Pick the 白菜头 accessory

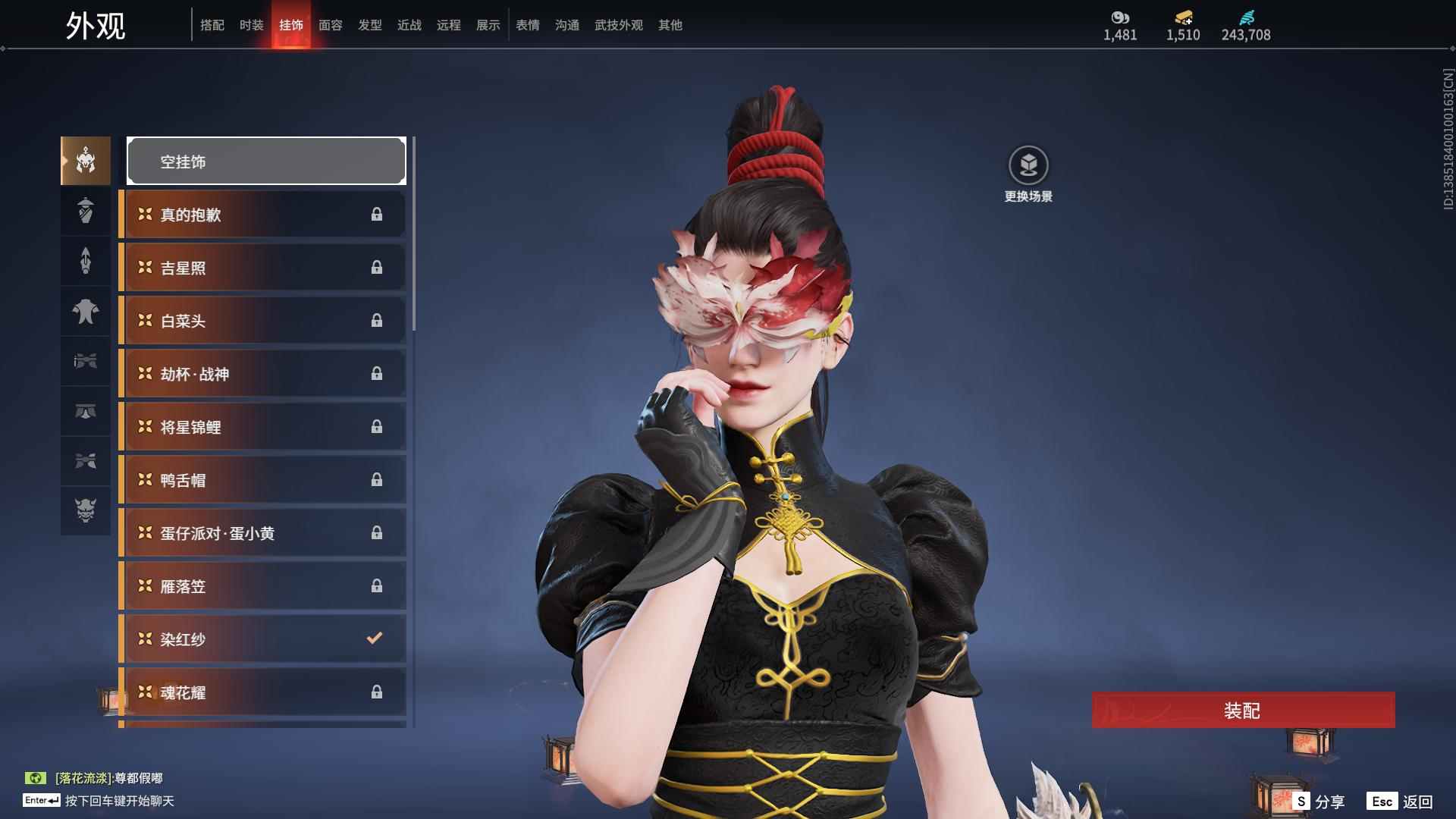[x=262, y=321]
